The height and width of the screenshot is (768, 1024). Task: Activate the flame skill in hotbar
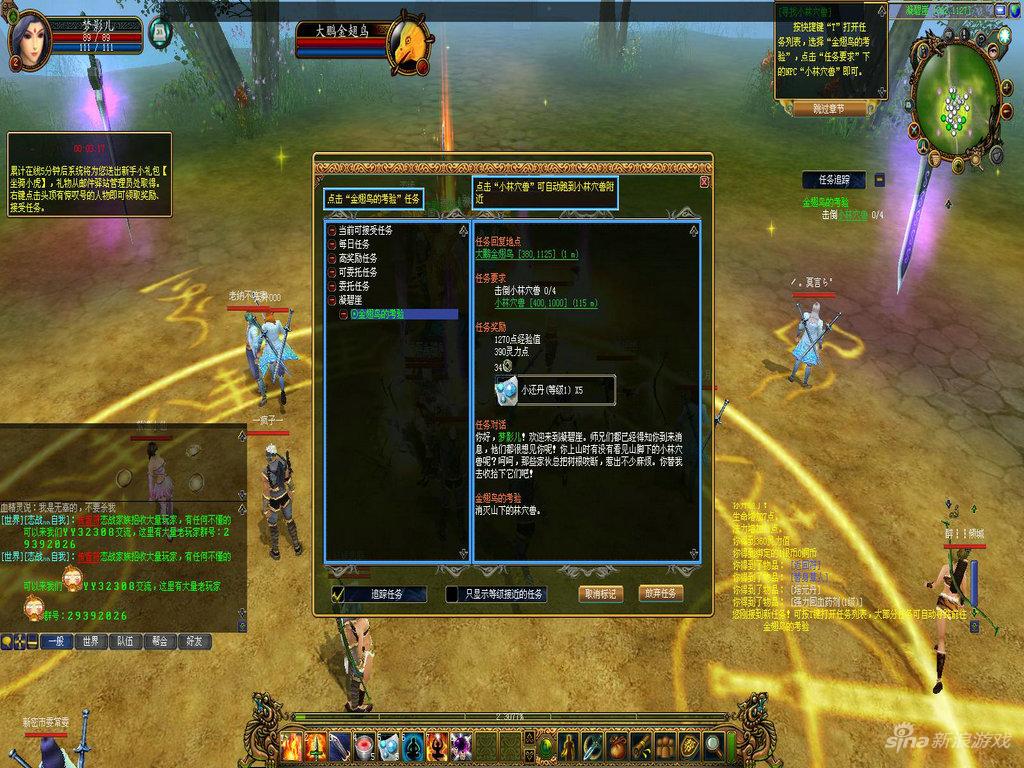[x=292, y=745]
